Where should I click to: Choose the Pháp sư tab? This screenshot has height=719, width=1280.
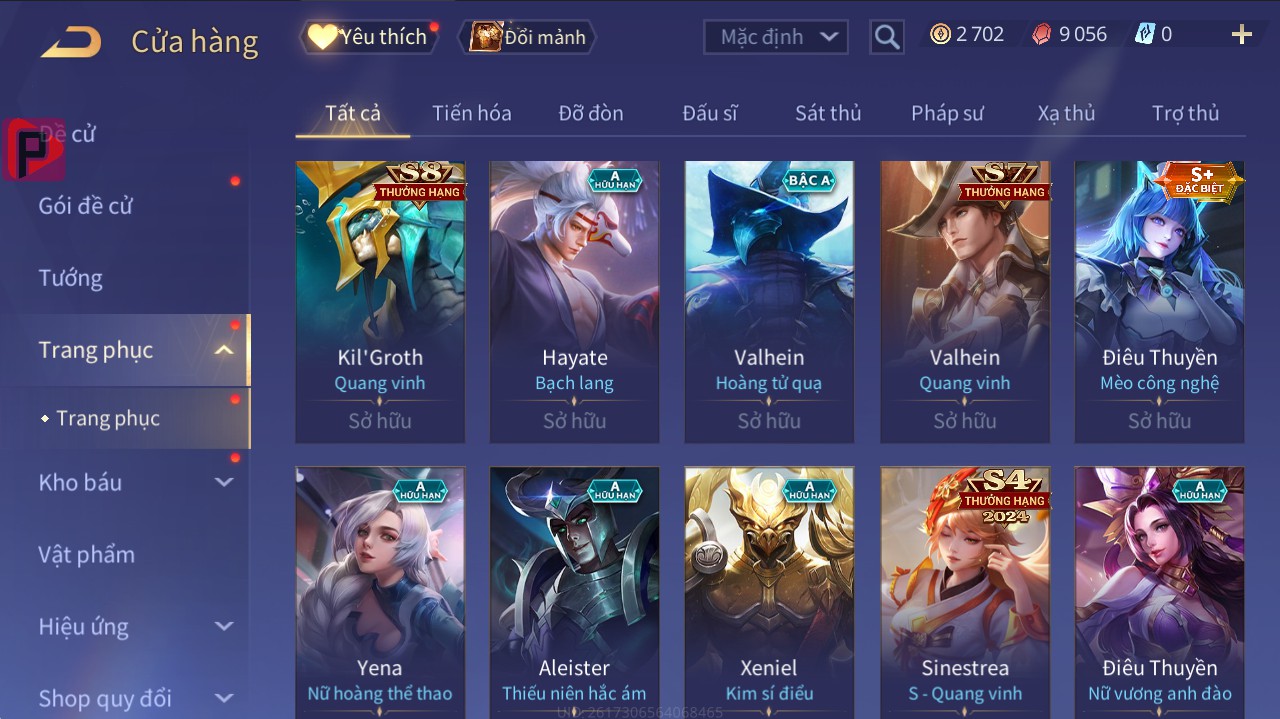point(946,113)
